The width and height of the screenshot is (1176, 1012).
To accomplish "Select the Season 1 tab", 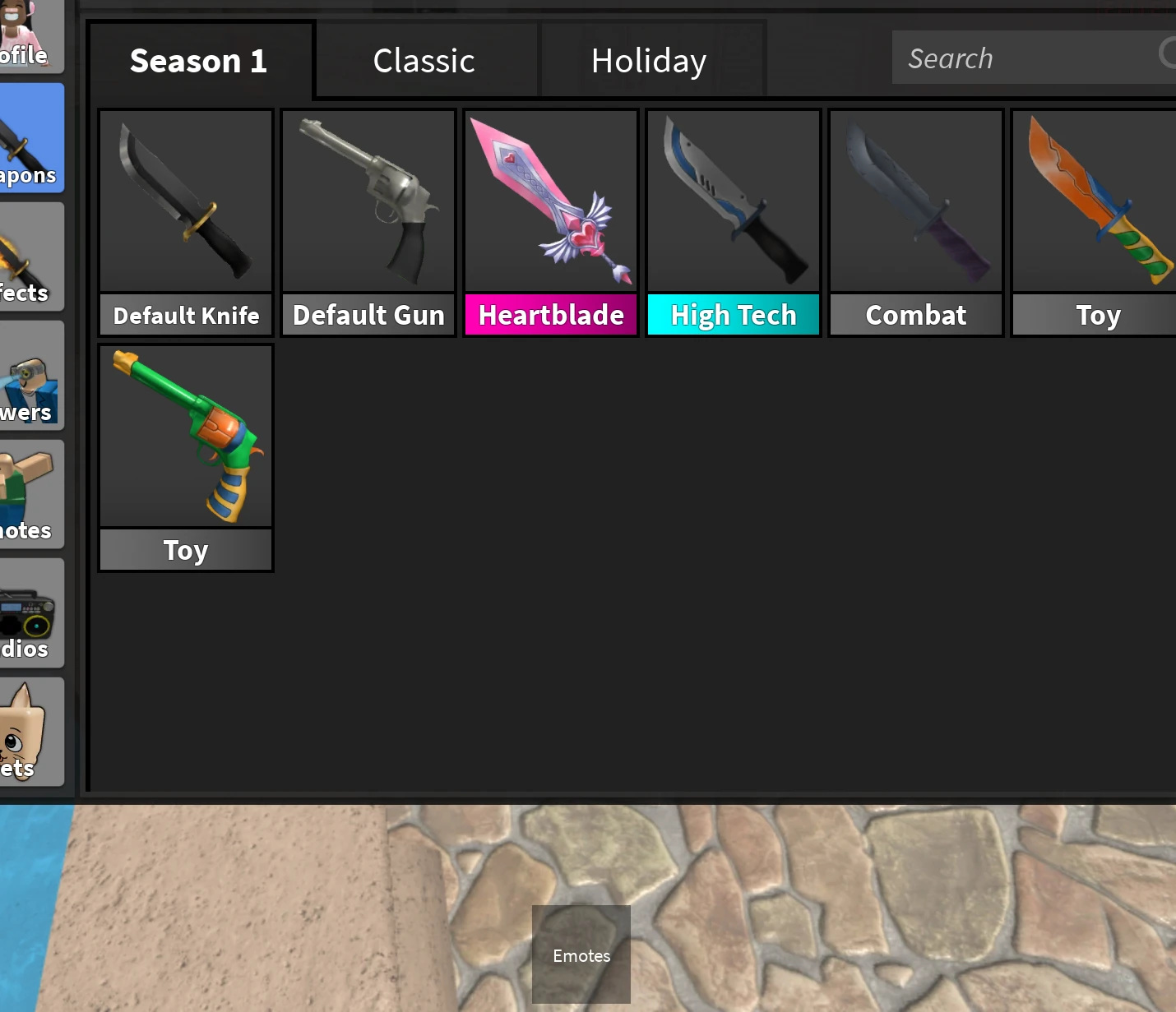I will [198, 61].
